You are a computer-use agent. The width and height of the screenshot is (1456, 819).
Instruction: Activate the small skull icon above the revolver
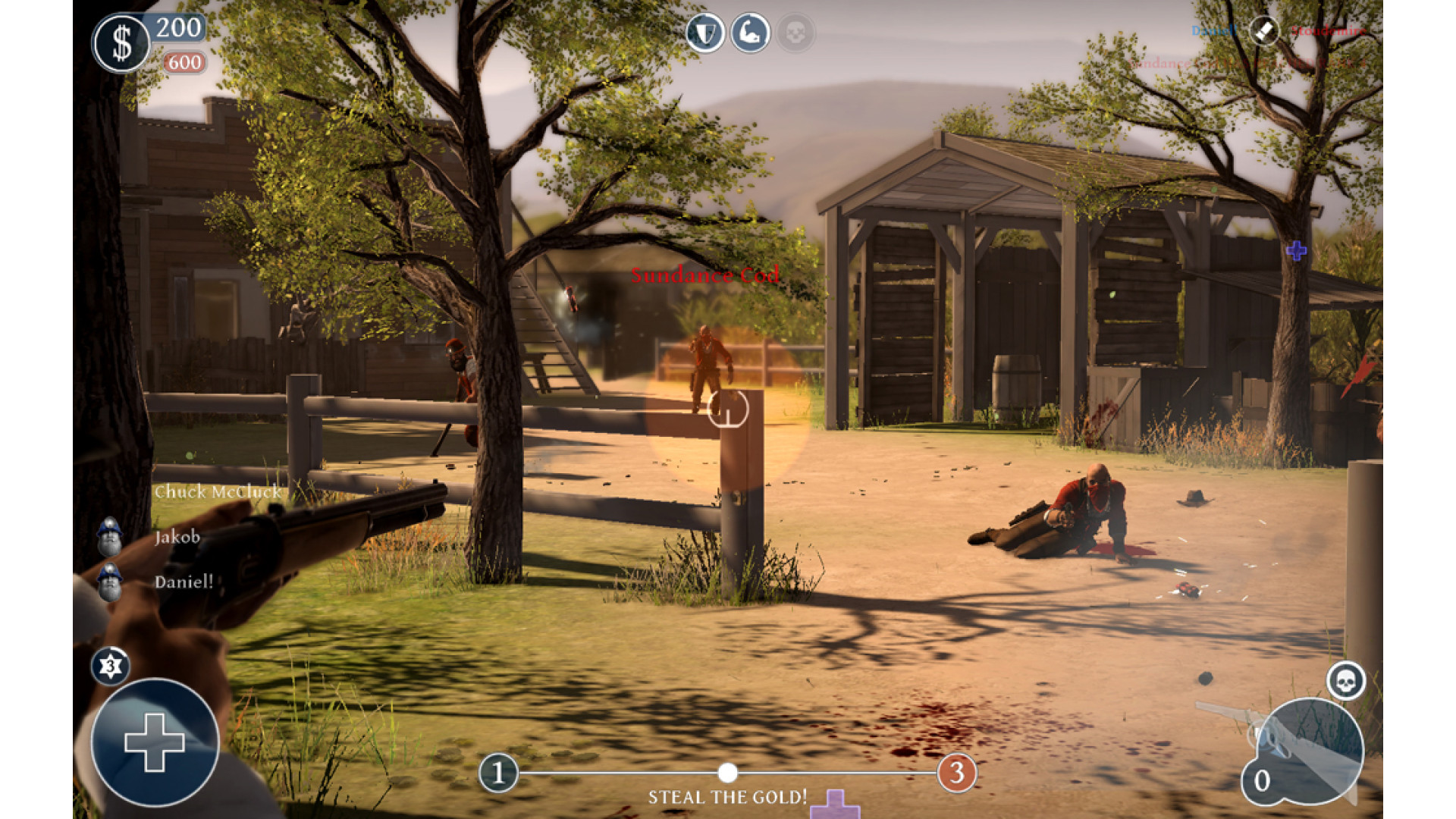tap(1346, 681)
